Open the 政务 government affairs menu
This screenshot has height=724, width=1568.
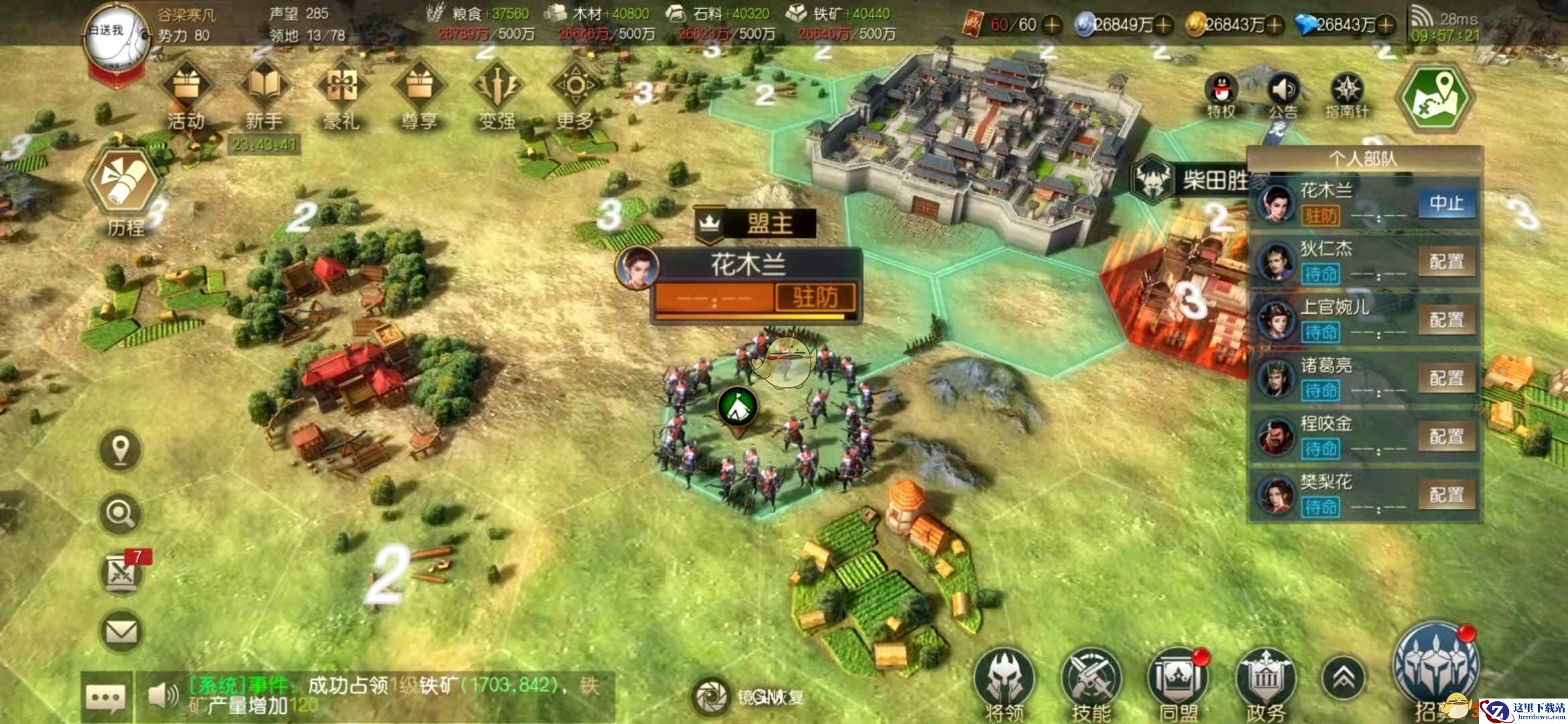click(1265, 680)
